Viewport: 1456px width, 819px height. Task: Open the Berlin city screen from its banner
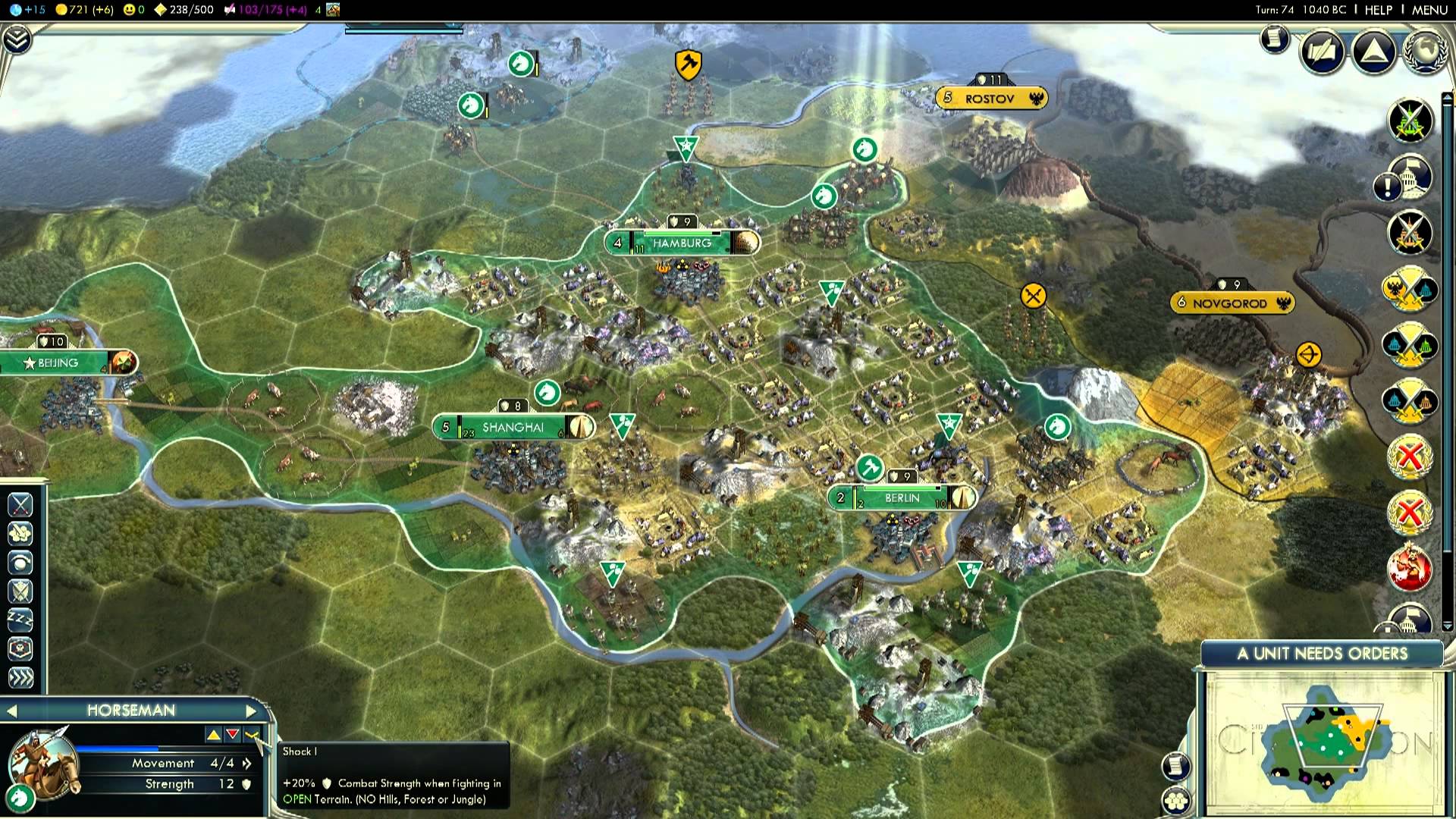coord(902,498)
